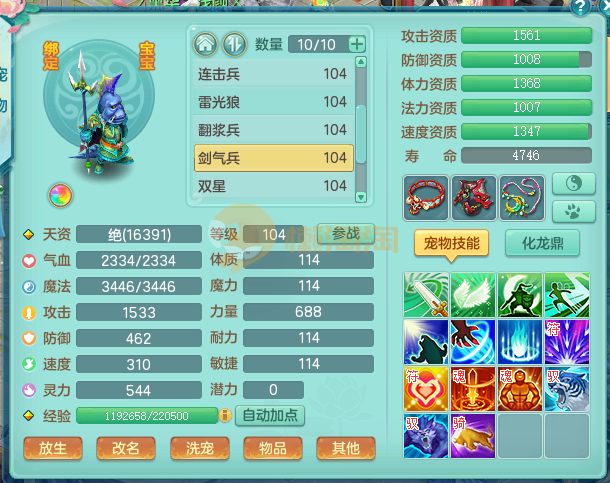Select the 洗宠 wash pet button
The height and width of the screenshot is (483, 610).
(x=200, y=449)
